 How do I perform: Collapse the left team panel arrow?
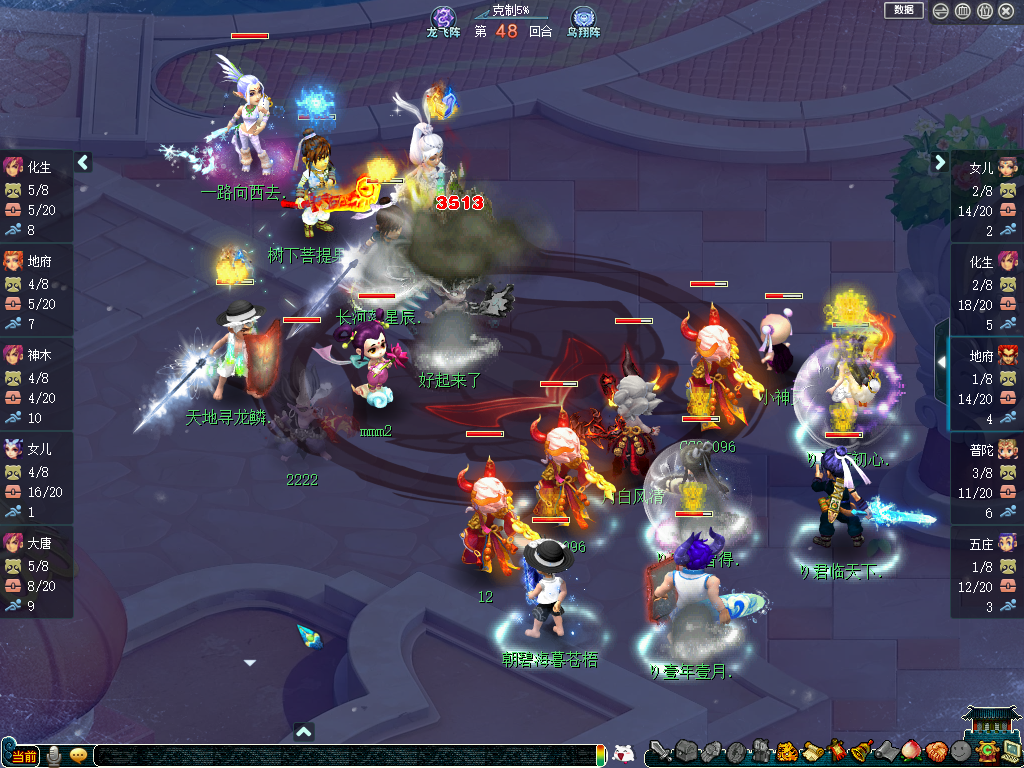83,162
